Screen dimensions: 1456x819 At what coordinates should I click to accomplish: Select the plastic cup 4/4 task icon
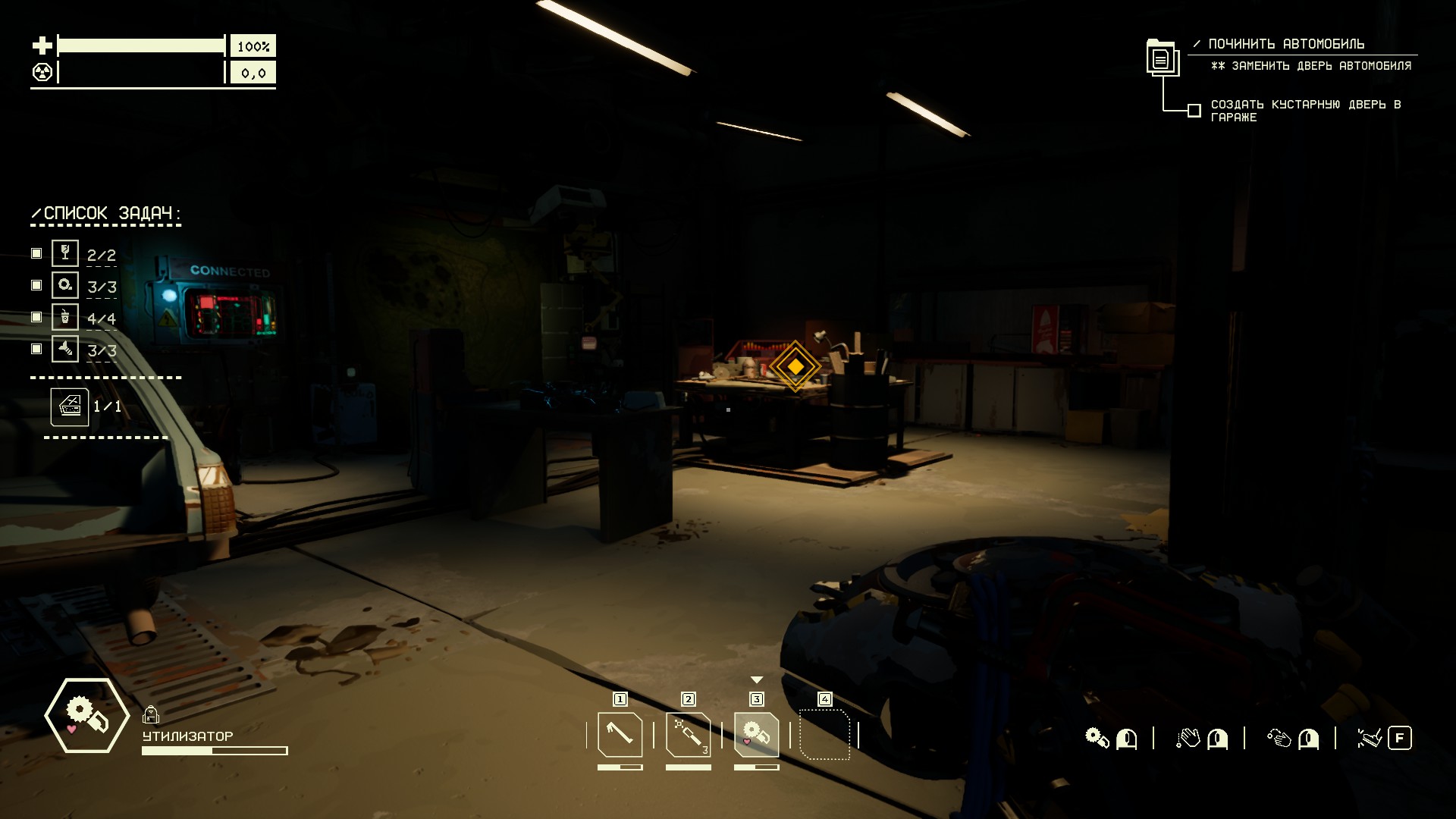click(65, 317)
